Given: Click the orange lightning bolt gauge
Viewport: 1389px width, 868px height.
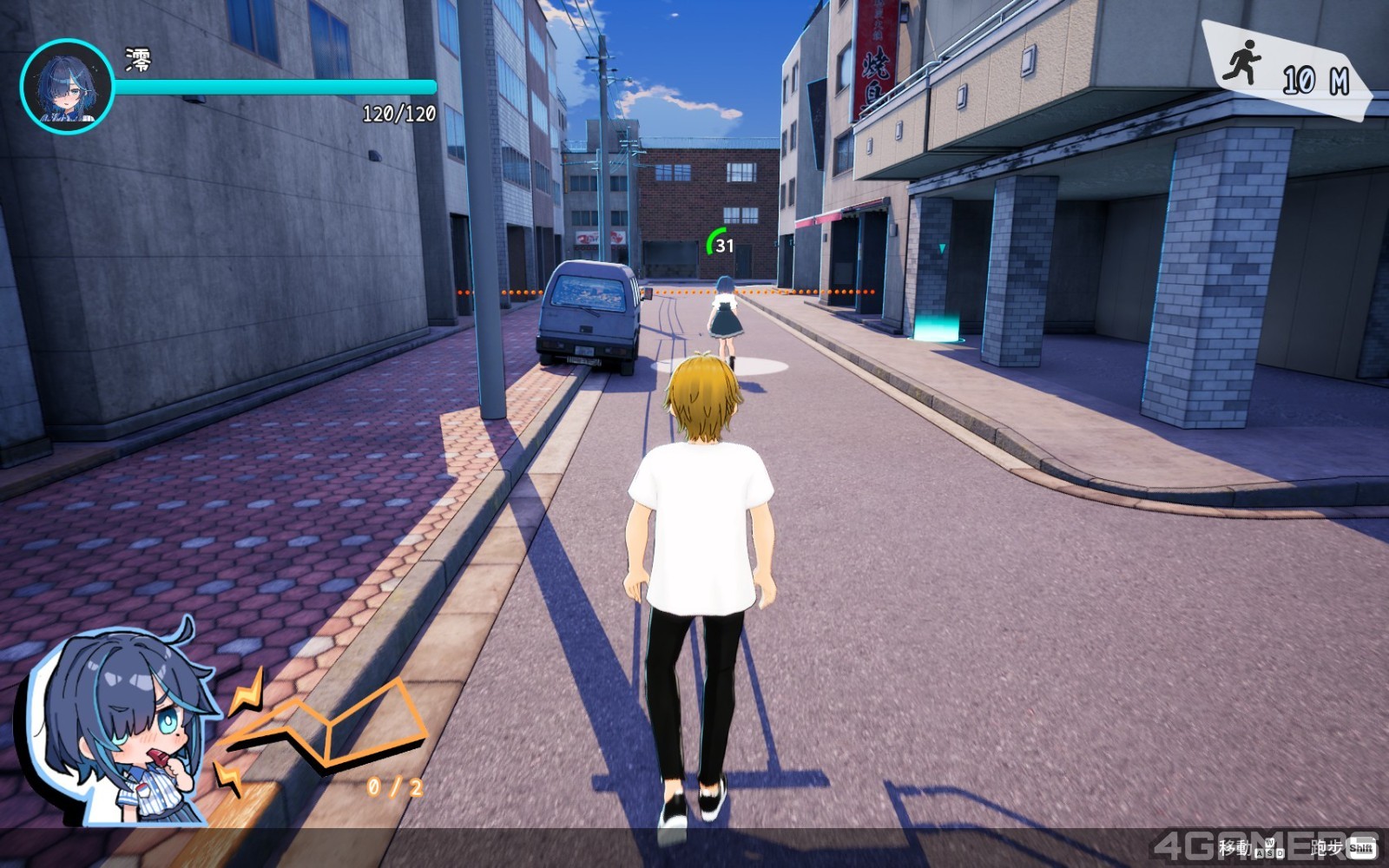Looking at the screenshot, I should pyautogui.click(x=330, y=729).
